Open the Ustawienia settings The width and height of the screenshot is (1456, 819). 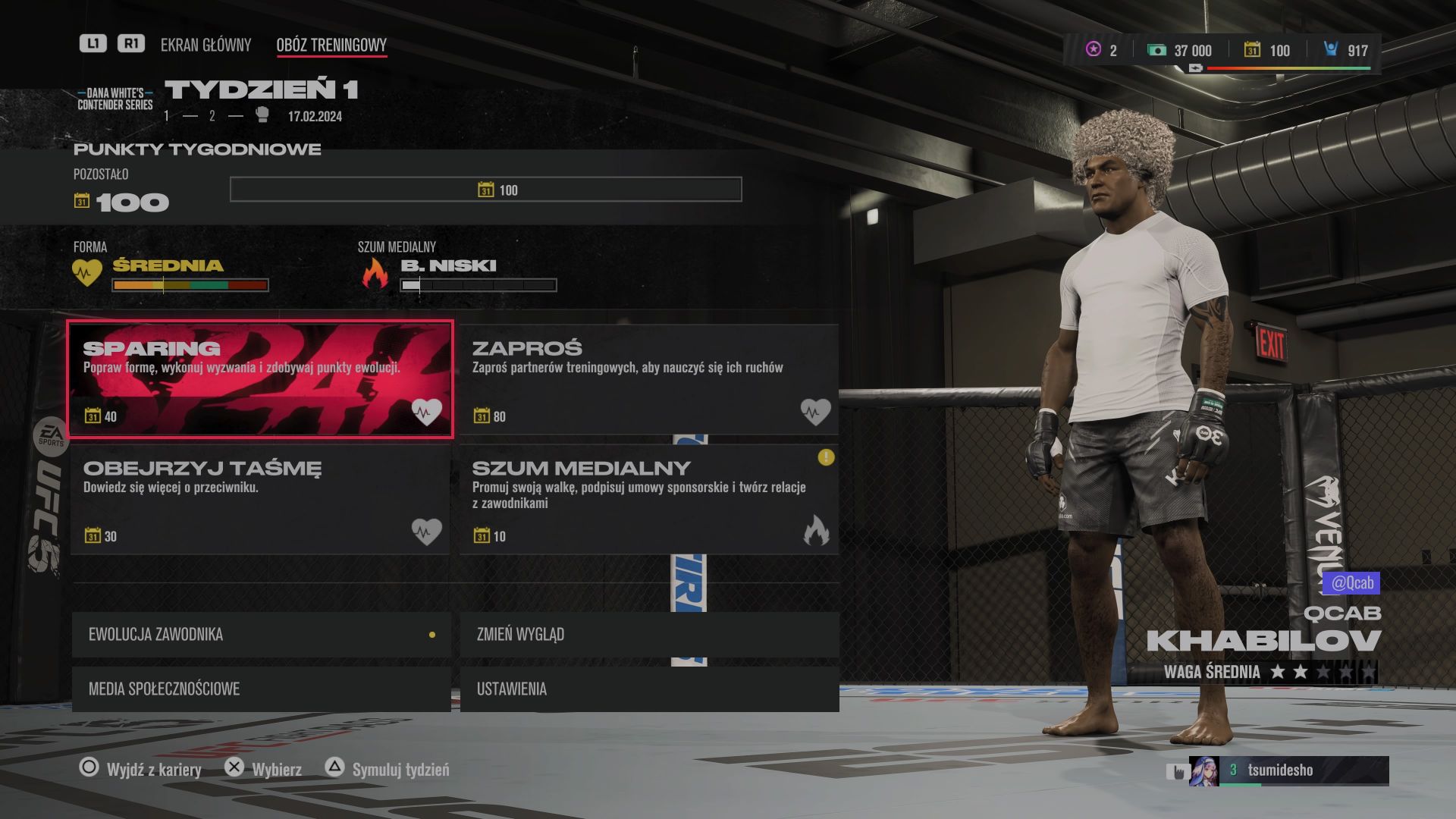[x=649, y=689]
